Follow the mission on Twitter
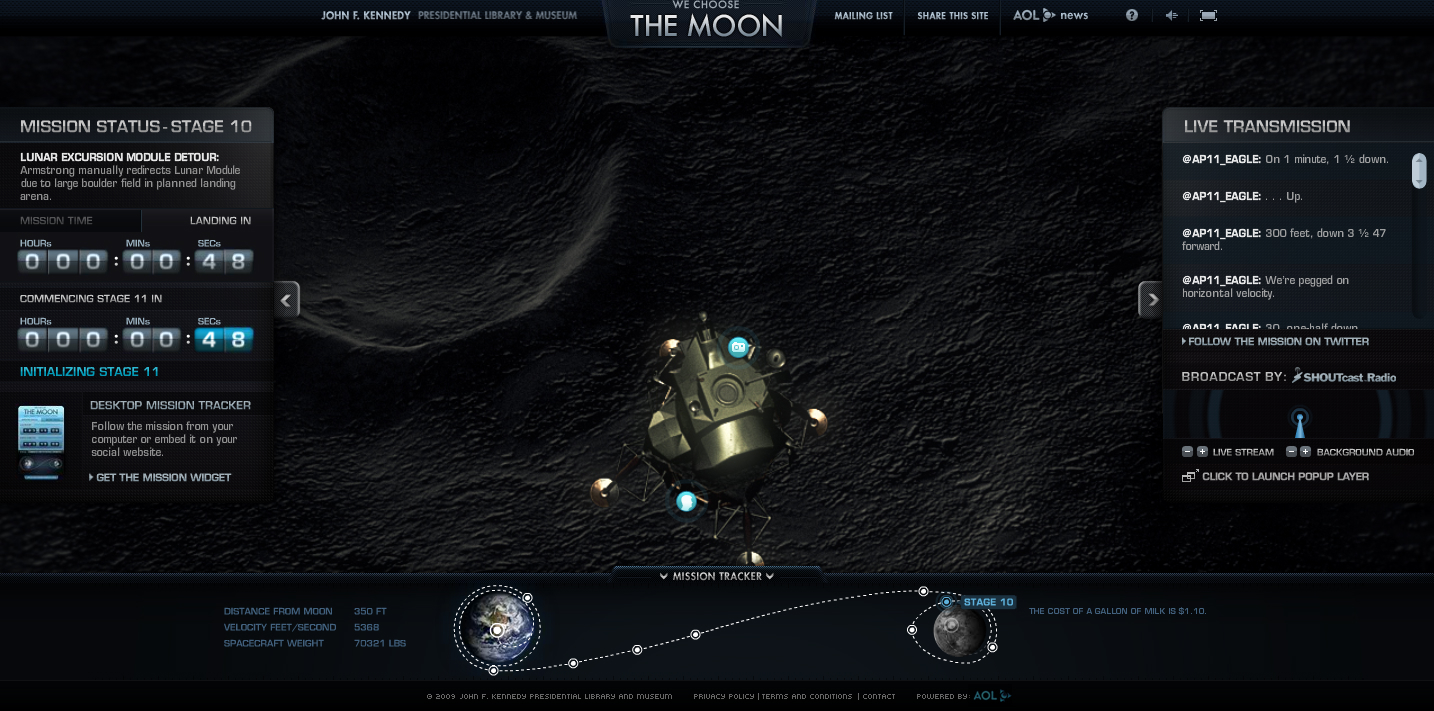Image resolution: width=1434 pixels, height=711 pixels. coord(1278,342)
